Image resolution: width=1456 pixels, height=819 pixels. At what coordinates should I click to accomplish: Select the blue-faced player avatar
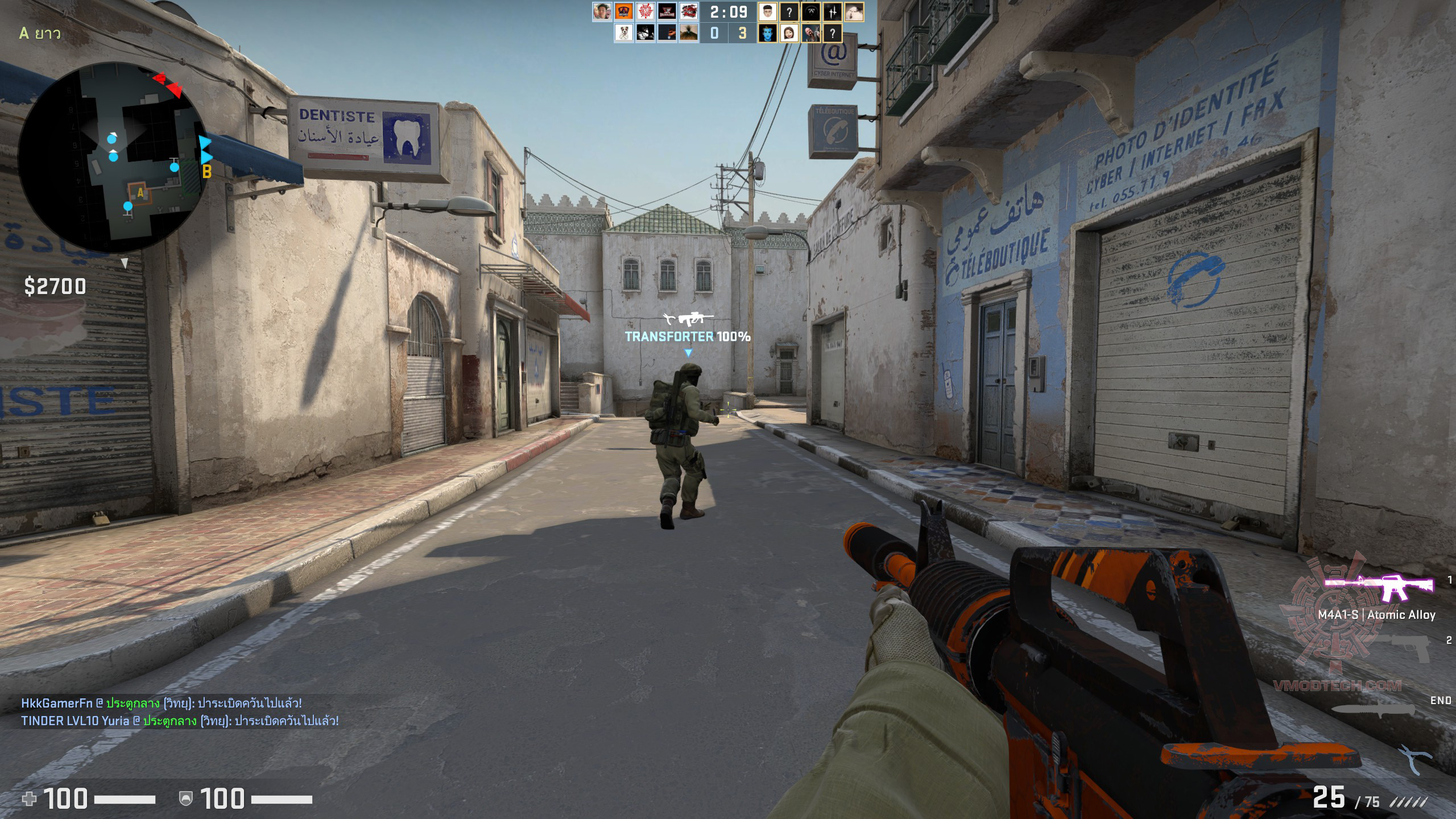[x=767, y=33]
